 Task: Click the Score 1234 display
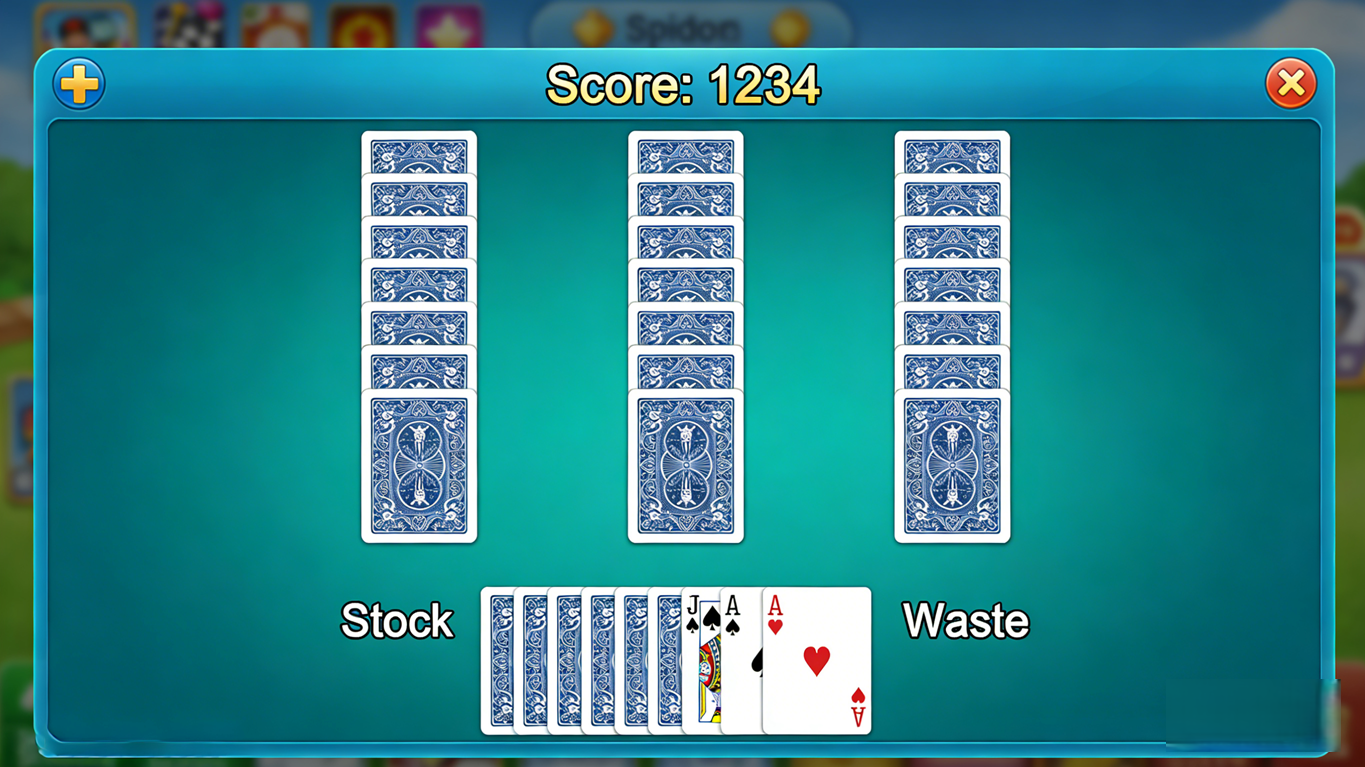click(682, 85)
